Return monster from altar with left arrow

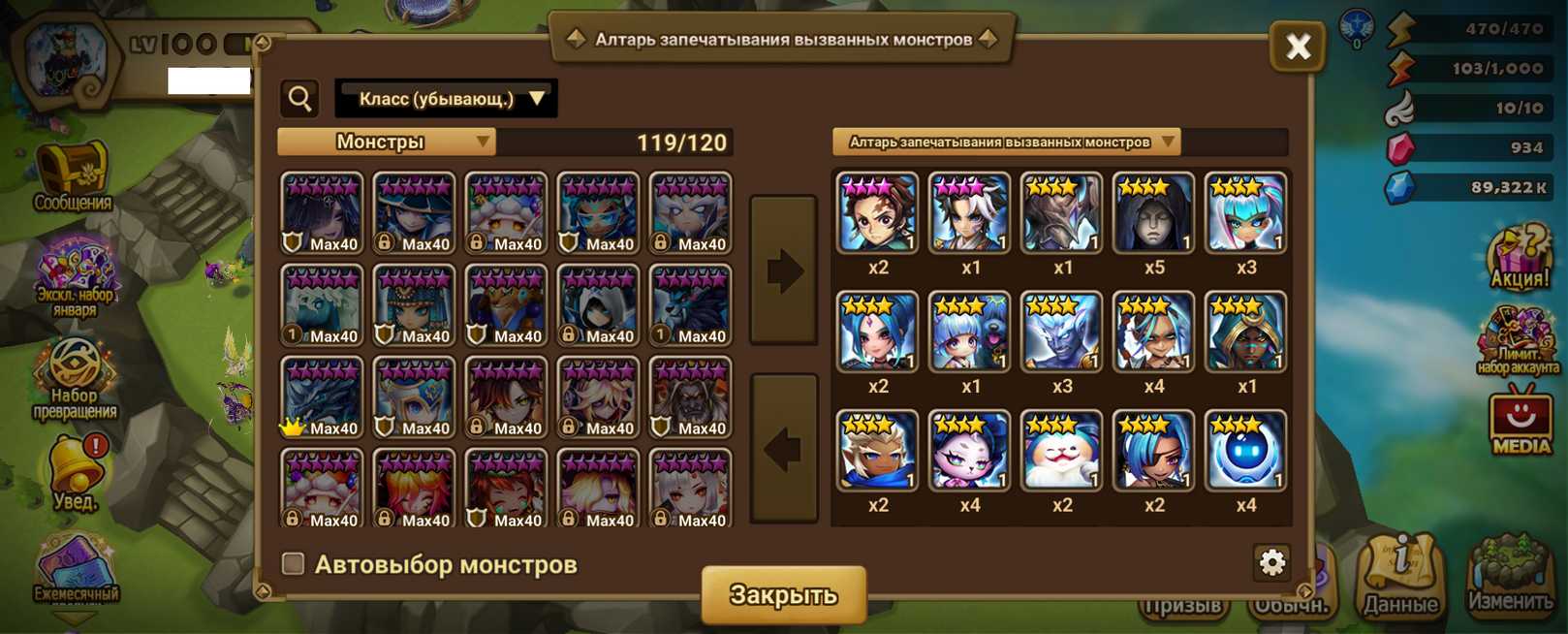pyautogui.click(x=783, y=449)
